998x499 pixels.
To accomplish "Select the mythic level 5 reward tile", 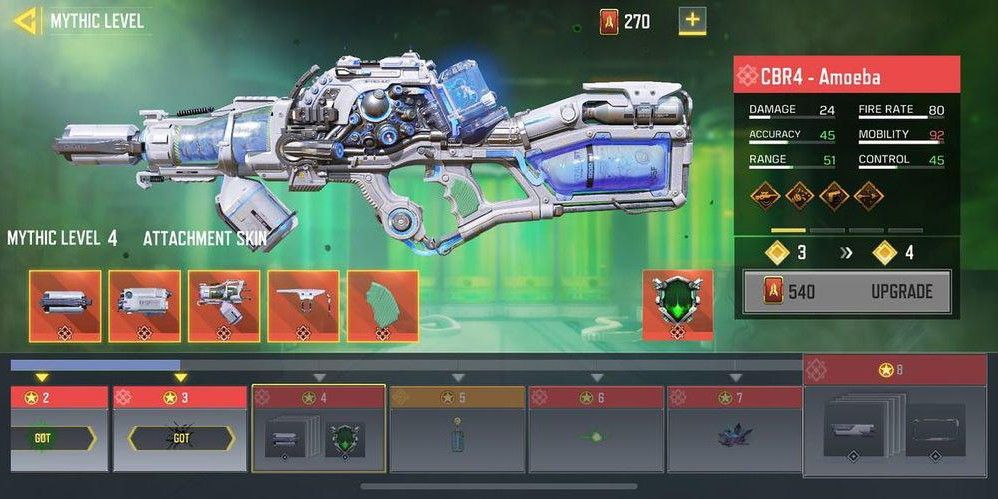I will coord(457,429).
